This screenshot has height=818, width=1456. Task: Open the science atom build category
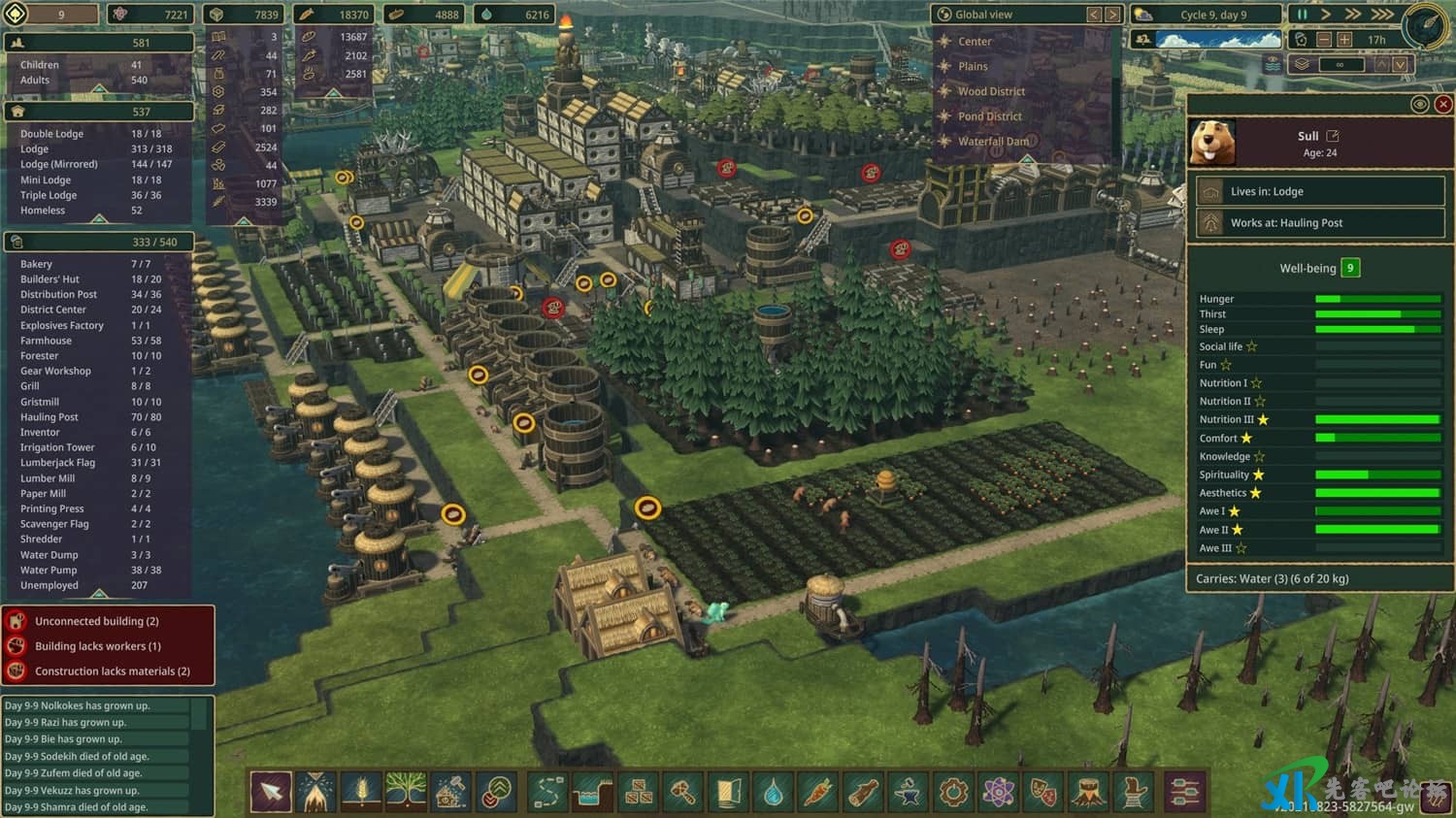(x=998, y=793)
